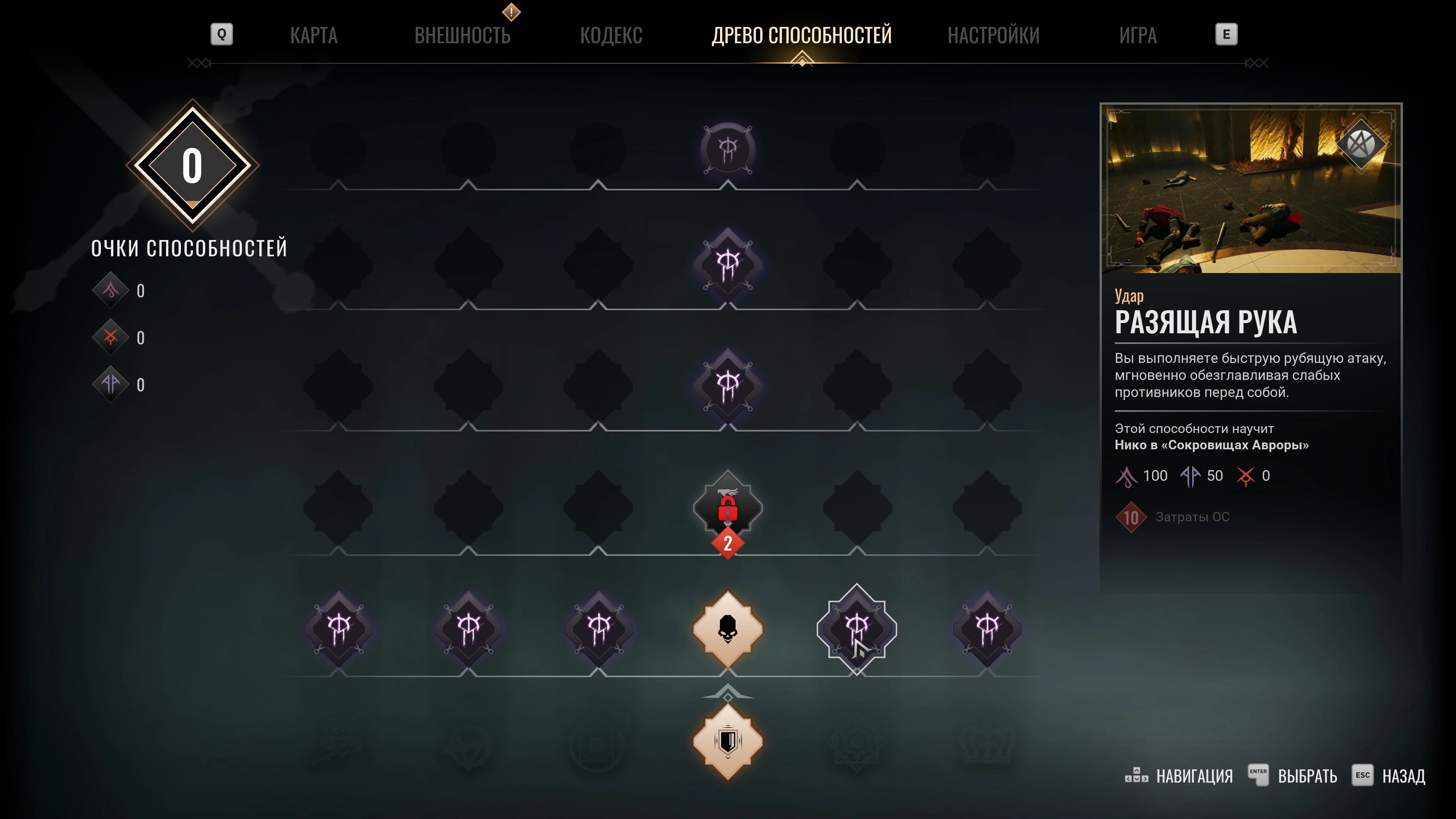
Task: Select the Древо способностей tab
Action: tap(802, 36)
